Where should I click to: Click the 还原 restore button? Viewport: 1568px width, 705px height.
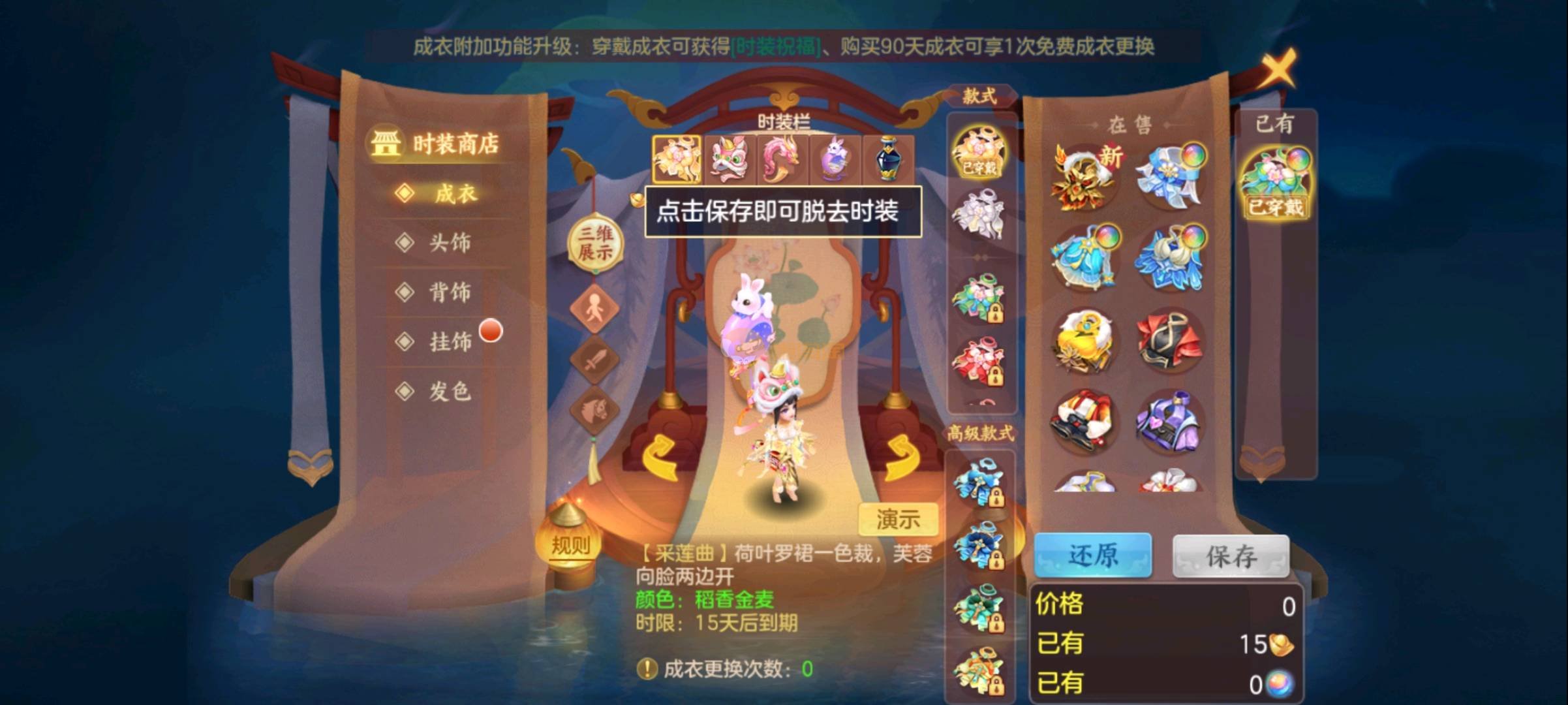(1096, 556)
